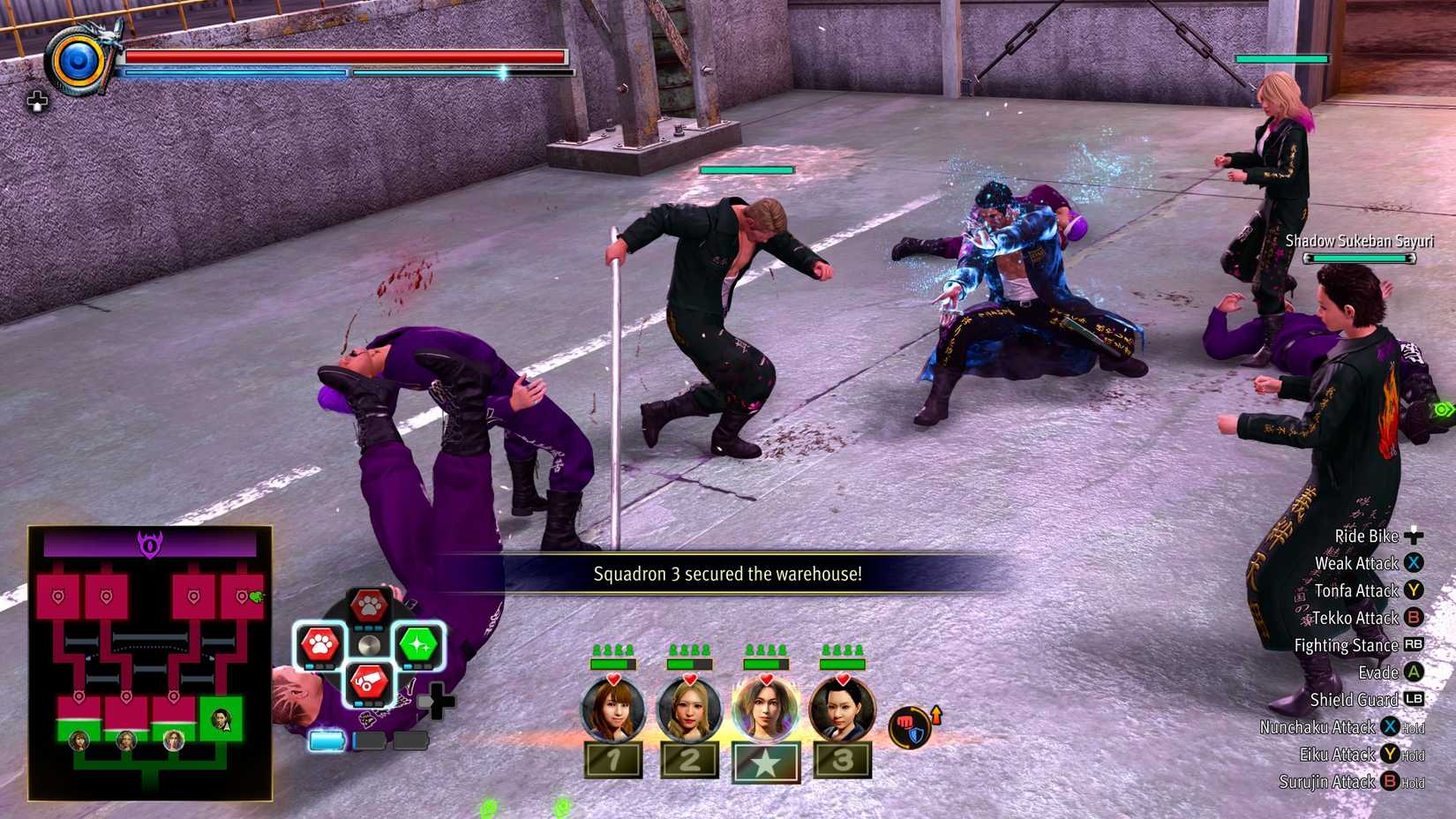Screen dimensions: 1456x819
Task: Choose the star squadron badge
Action: [766, 762]
